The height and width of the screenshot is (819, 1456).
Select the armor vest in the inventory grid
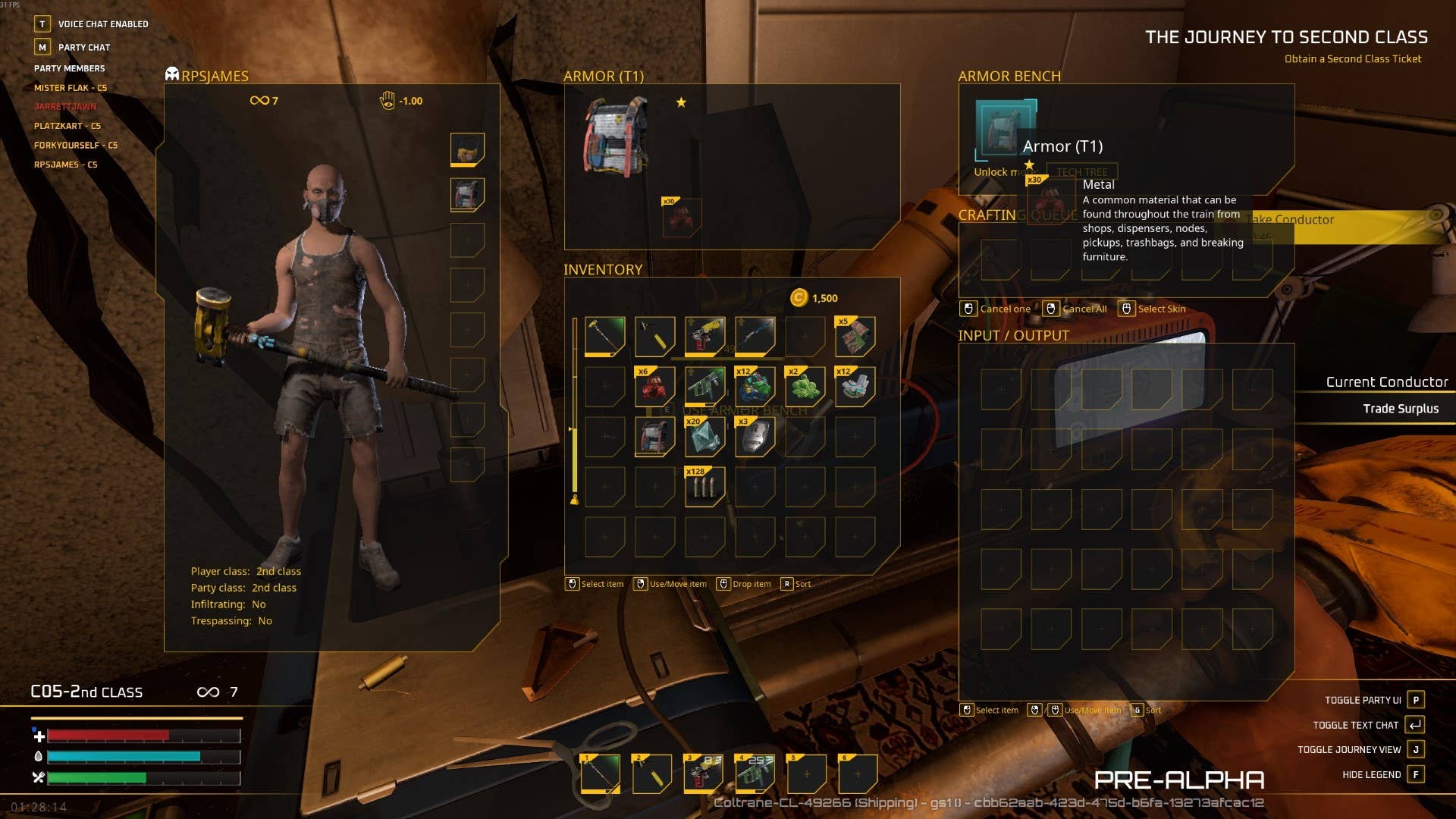(654, 436)
